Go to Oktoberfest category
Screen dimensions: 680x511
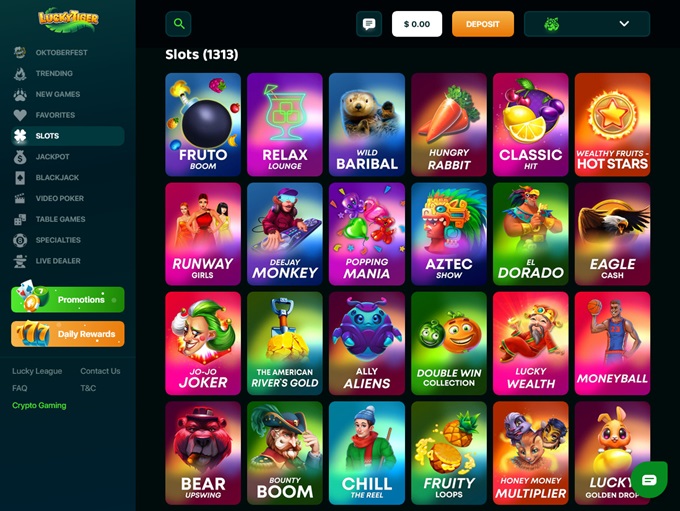click(x=61, y=52)
